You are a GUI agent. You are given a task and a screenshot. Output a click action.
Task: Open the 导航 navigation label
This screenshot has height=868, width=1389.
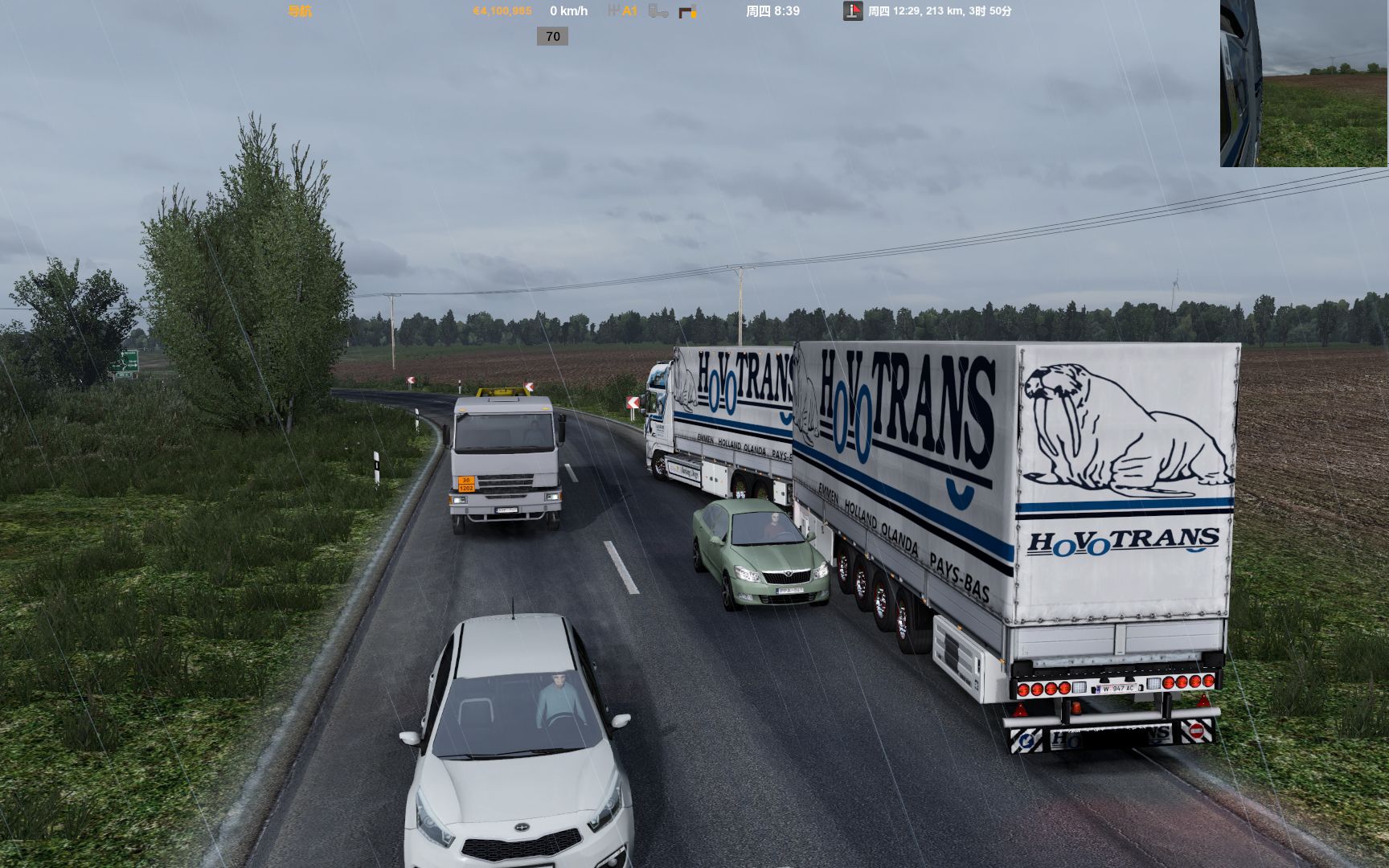(300, 11)
